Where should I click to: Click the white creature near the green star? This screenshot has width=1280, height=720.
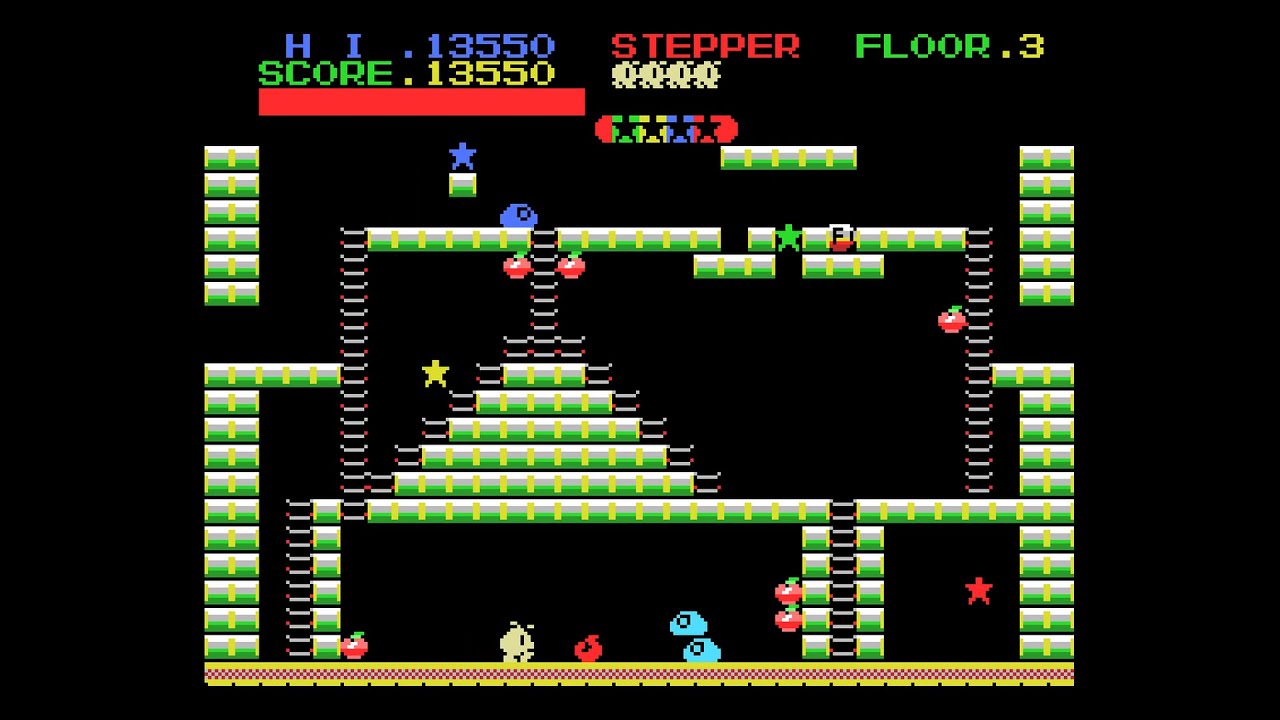click(839, 237)
